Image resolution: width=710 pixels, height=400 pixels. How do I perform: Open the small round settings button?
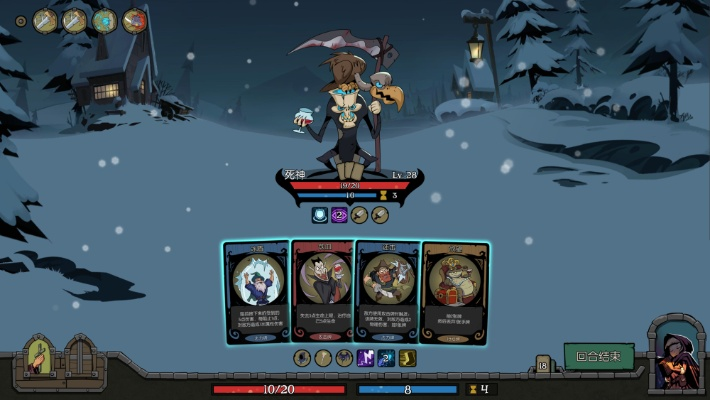[x=21, y=20]
